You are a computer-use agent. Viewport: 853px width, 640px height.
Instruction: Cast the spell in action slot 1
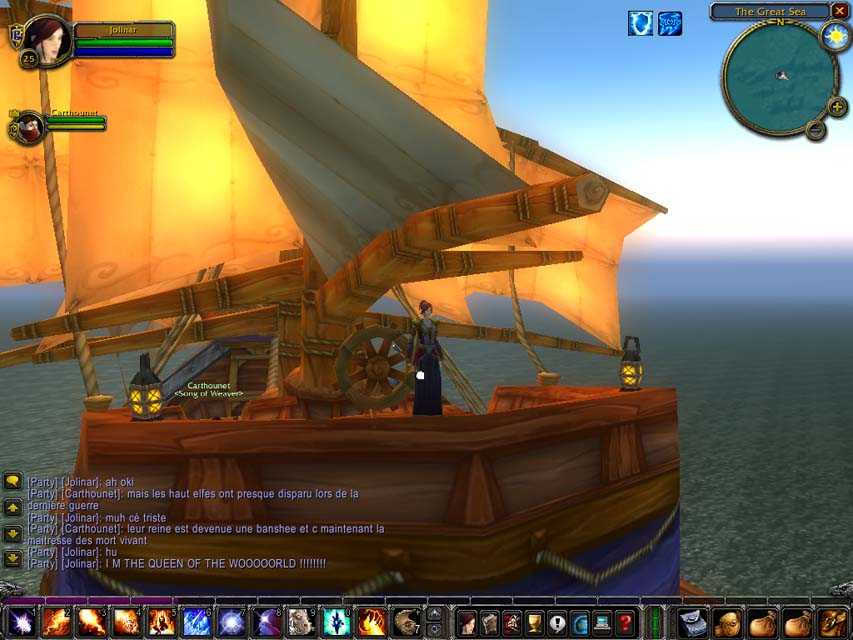click(x=22, y=622)
